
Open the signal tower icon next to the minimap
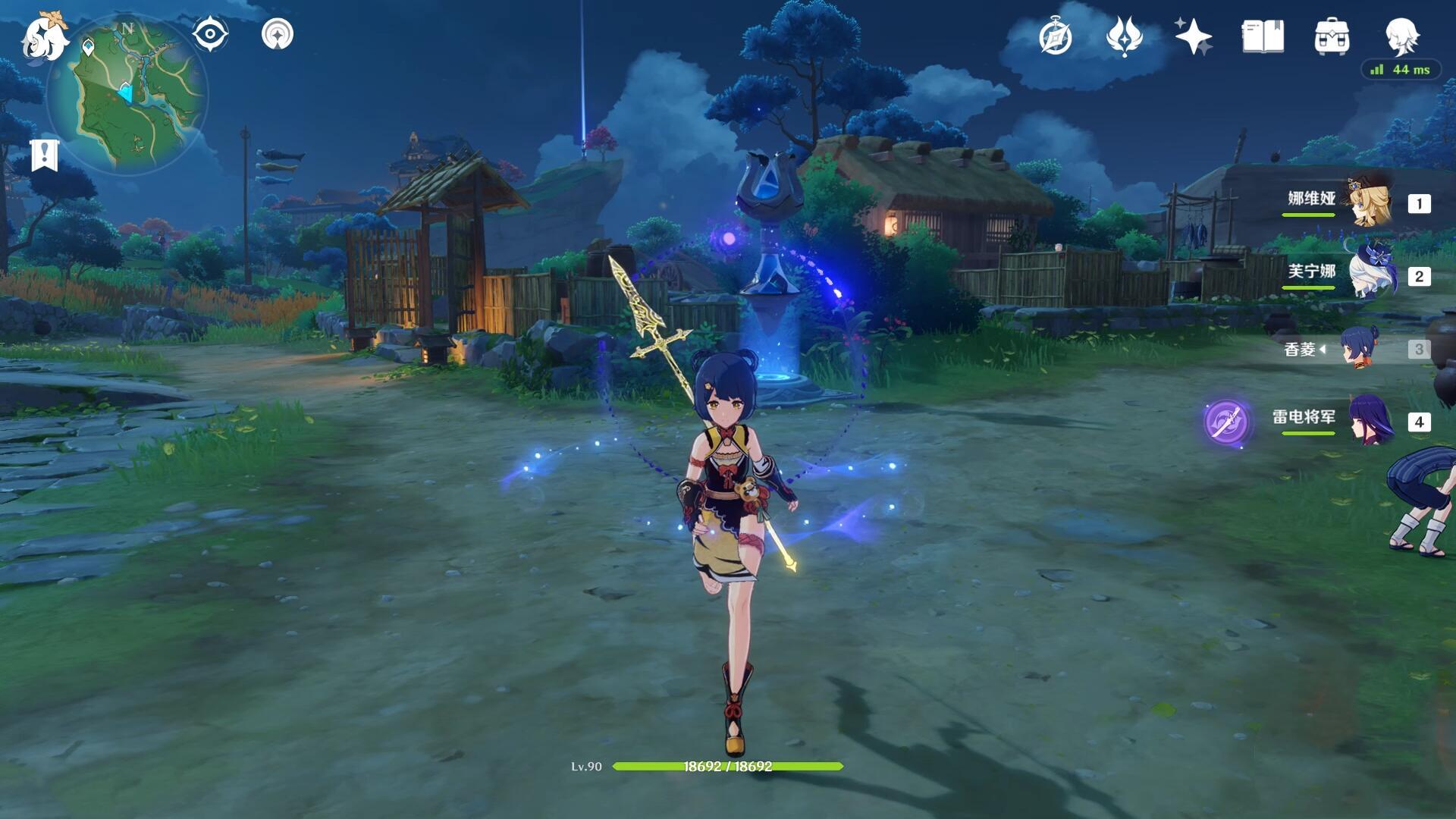click(x=277, y=34)
